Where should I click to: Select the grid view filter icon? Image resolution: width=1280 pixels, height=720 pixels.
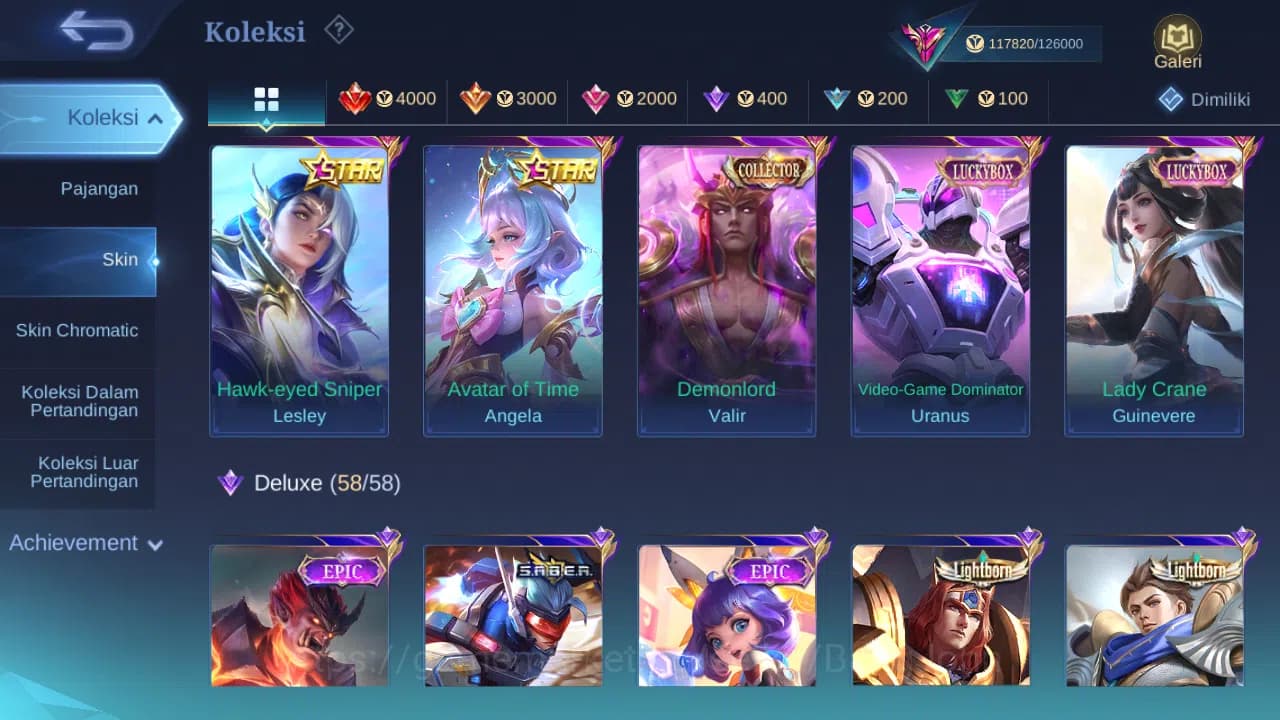tap(266, 98)
